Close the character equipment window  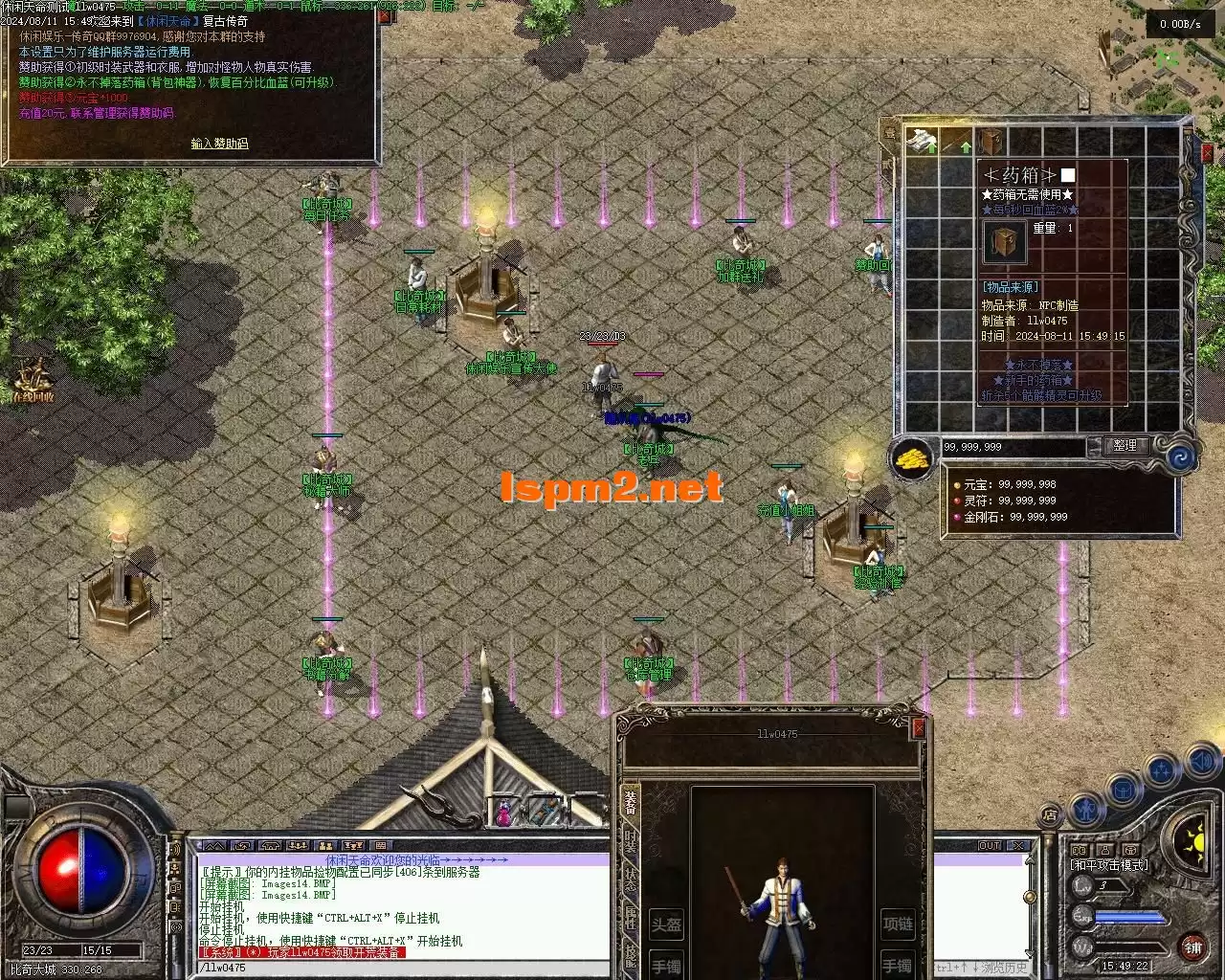(919, 729)
